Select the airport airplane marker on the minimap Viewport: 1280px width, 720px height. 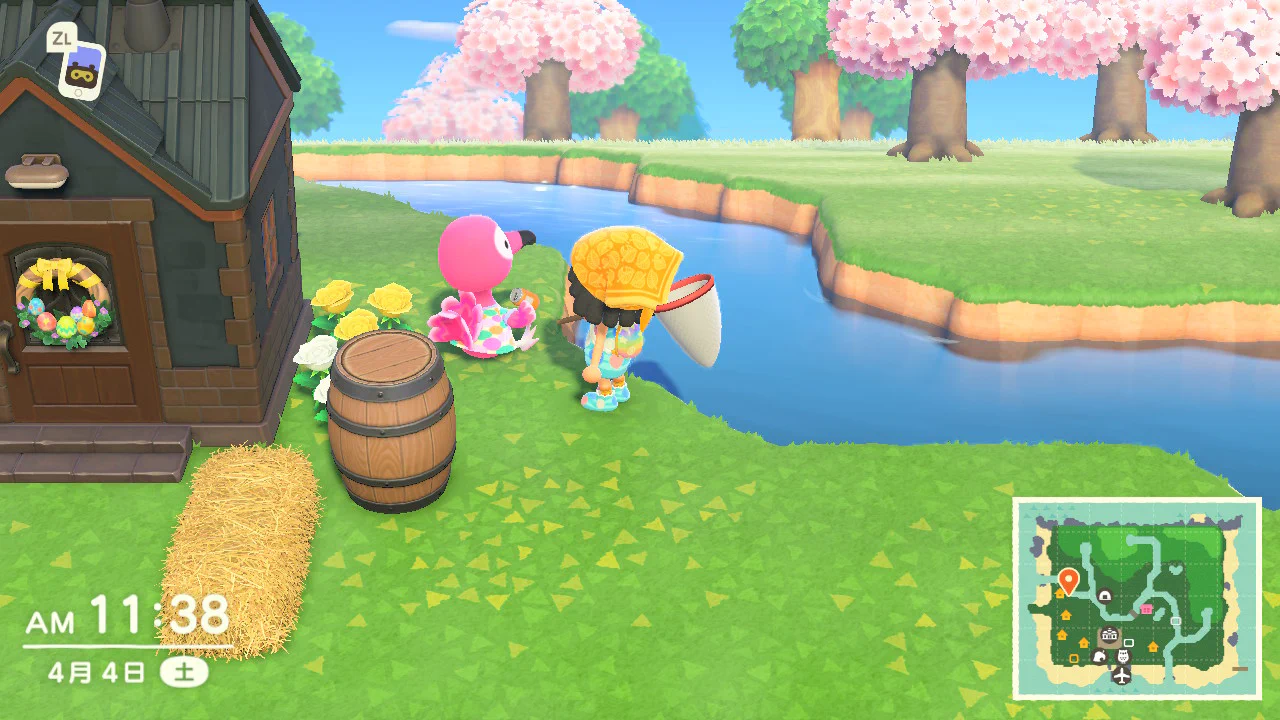(1122, 675)
